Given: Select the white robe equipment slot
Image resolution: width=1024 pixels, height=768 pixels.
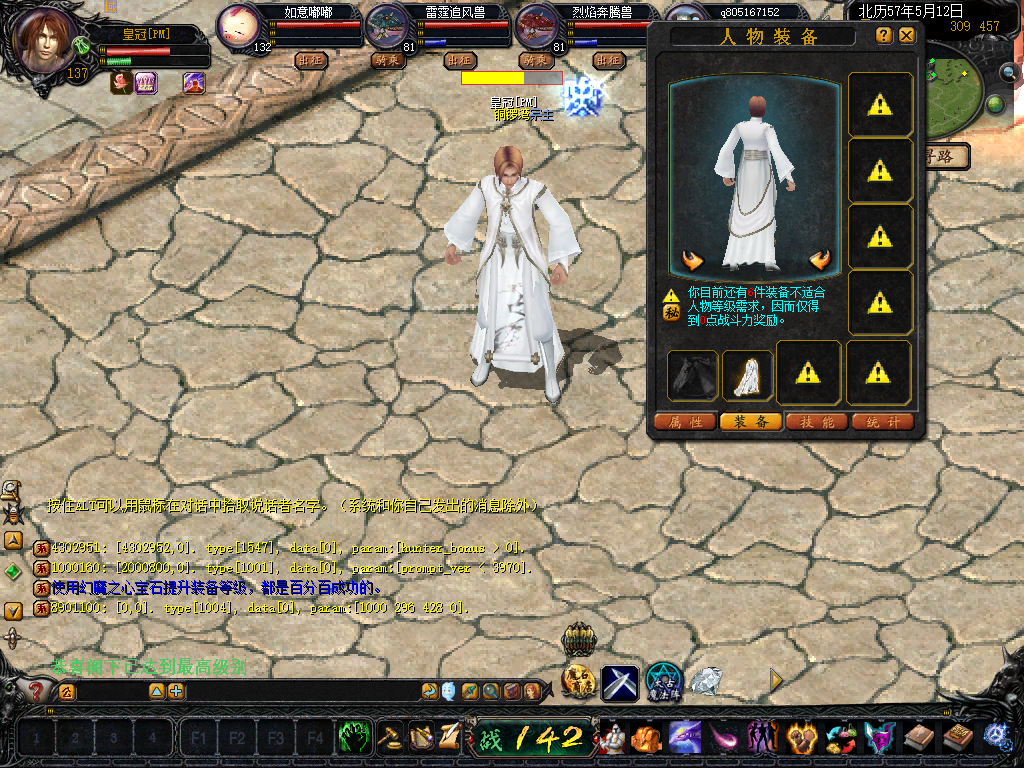Looking at the screenshot, I should (747, 374).
